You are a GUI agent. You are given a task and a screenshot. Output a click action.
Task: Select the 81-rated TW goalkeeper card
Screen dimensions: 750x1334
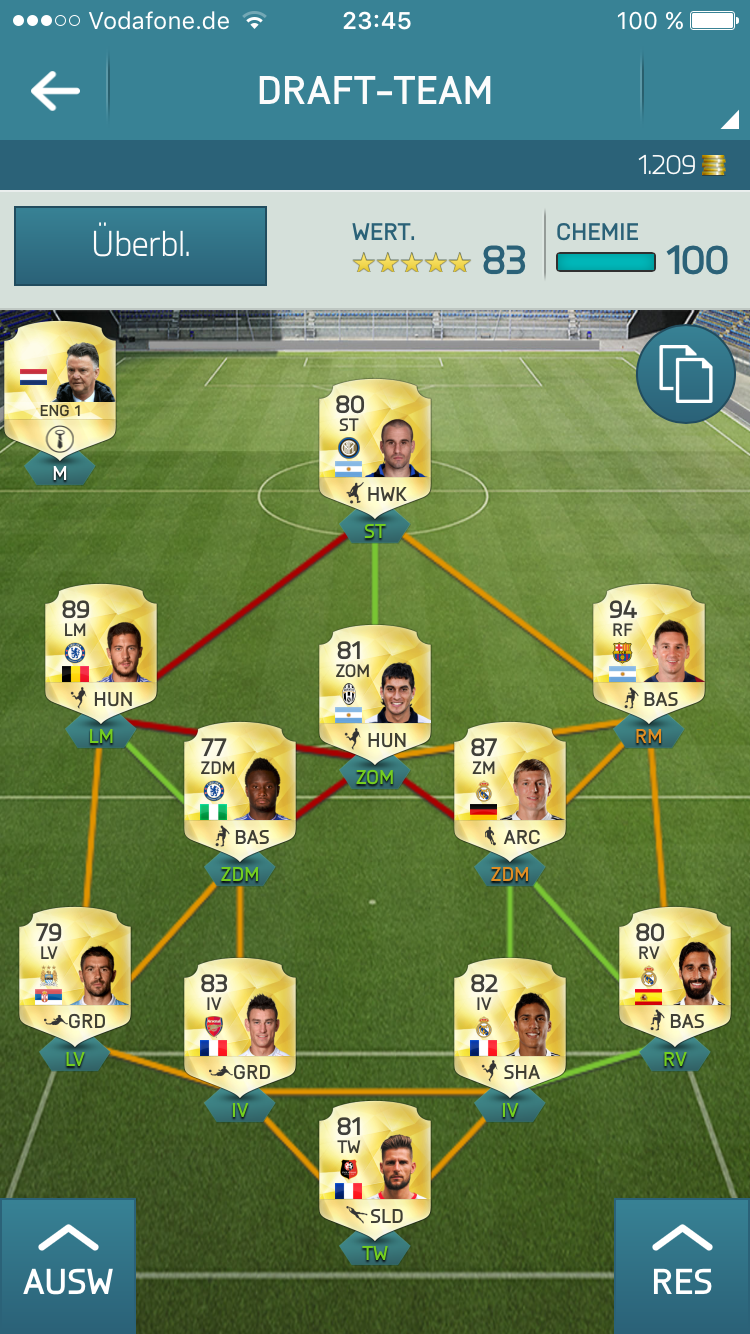coord(375,1167)
